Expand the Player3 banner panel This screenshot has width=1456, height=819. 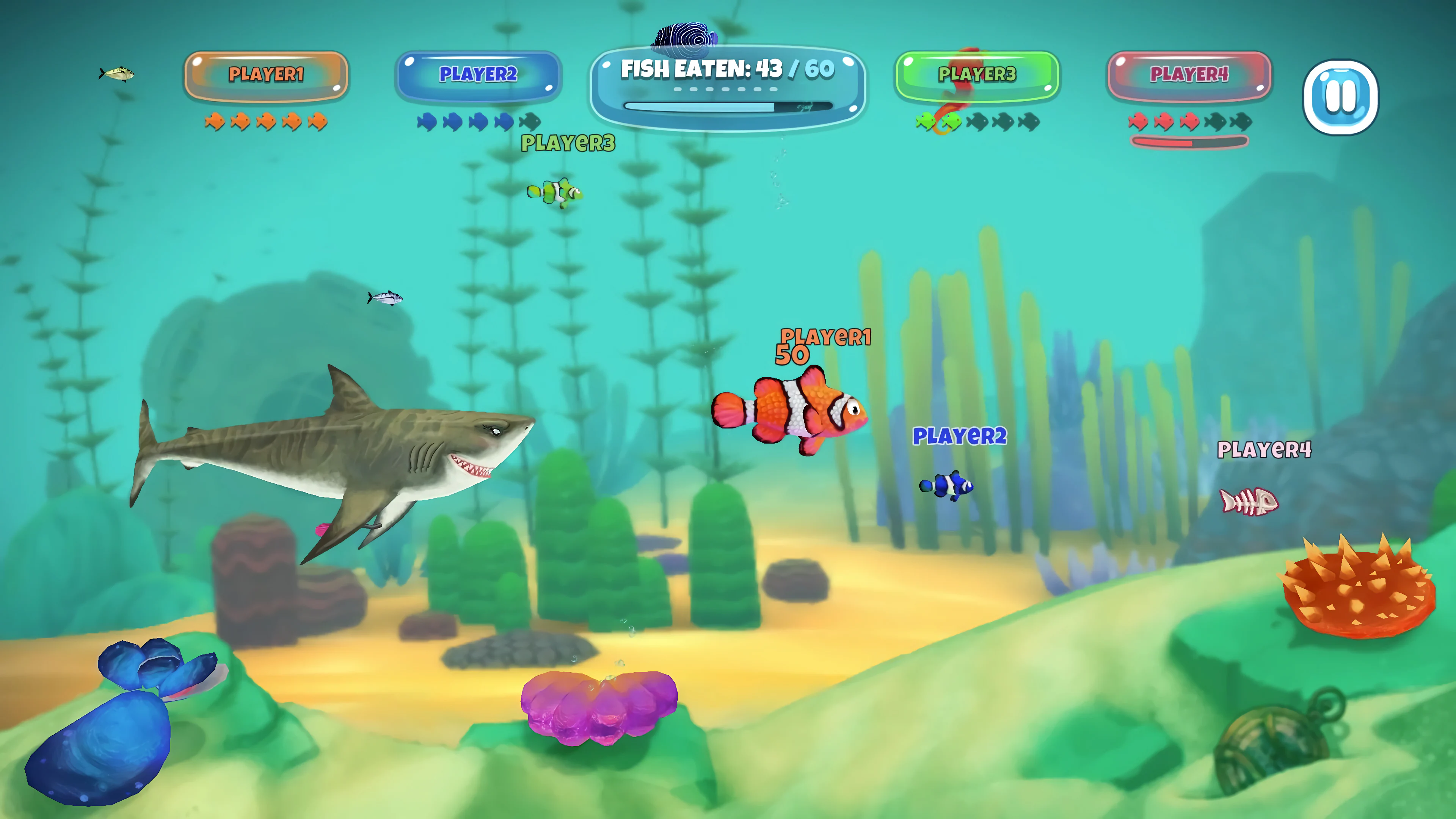[977, 75]
